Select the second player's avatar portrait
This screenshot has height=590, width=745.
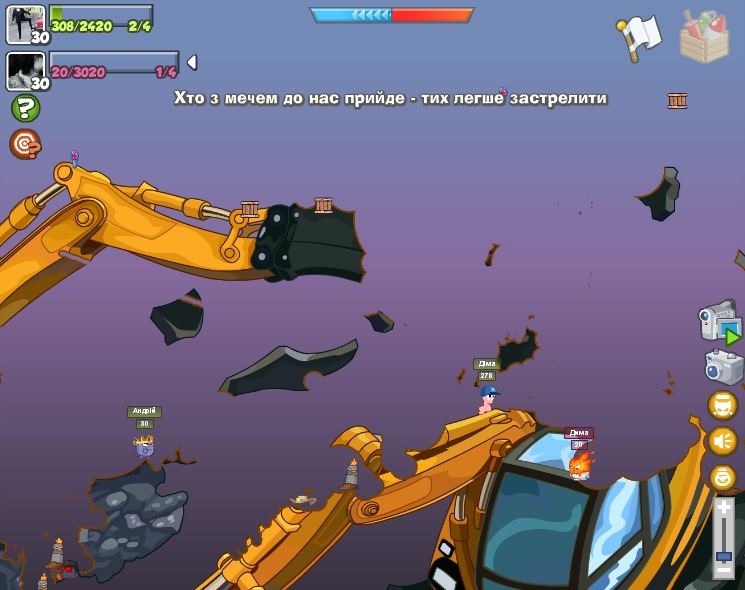point(25,70)
